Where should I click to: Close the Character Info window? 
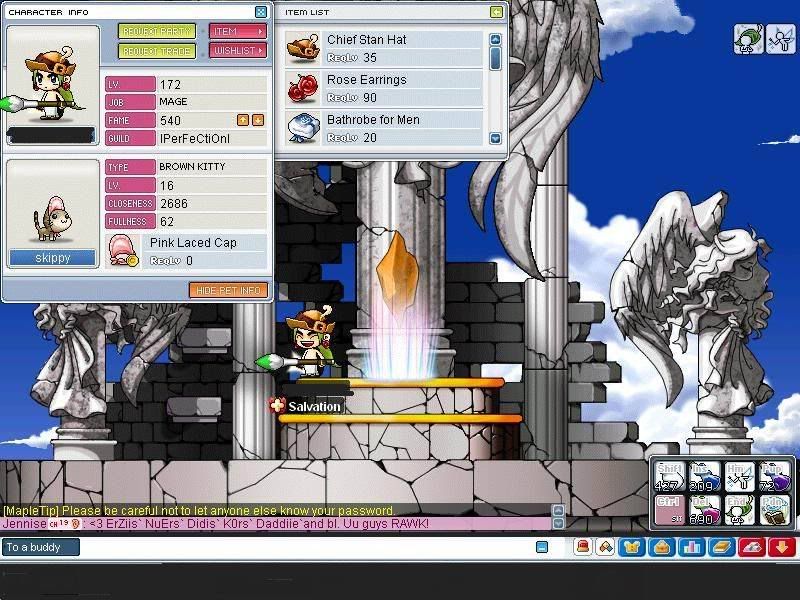pos(261,12)
